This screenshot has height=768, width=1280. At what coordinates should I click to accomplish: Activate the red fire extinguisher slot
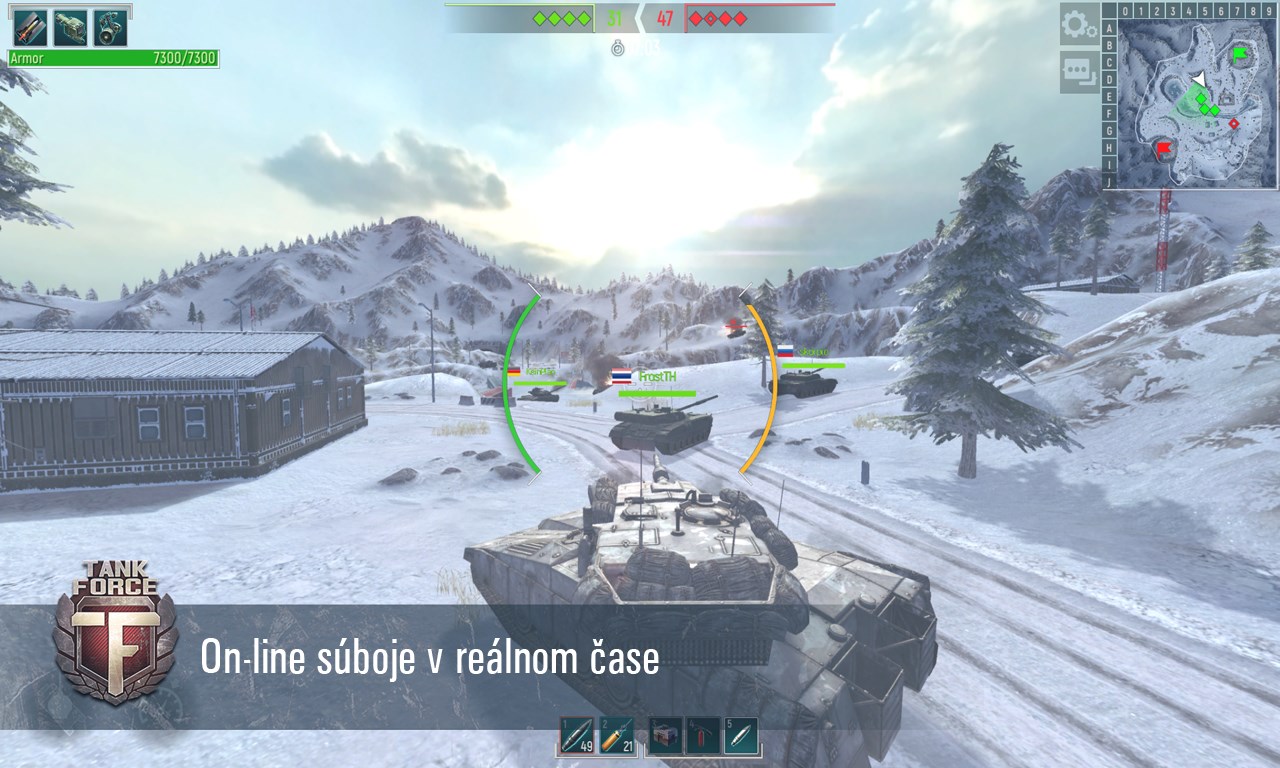coord(703,735)
